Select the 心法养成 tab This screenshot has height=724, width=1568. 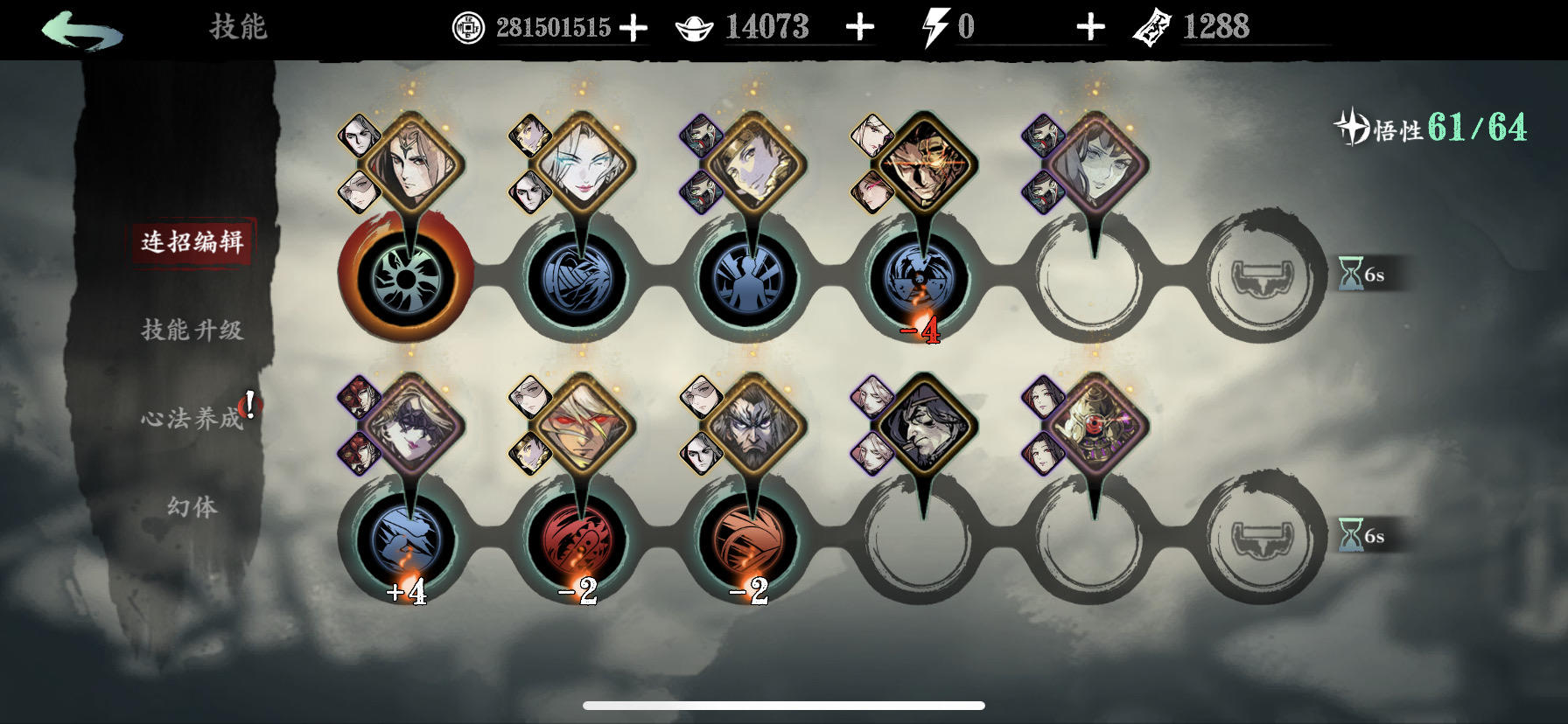coord(192,418)
